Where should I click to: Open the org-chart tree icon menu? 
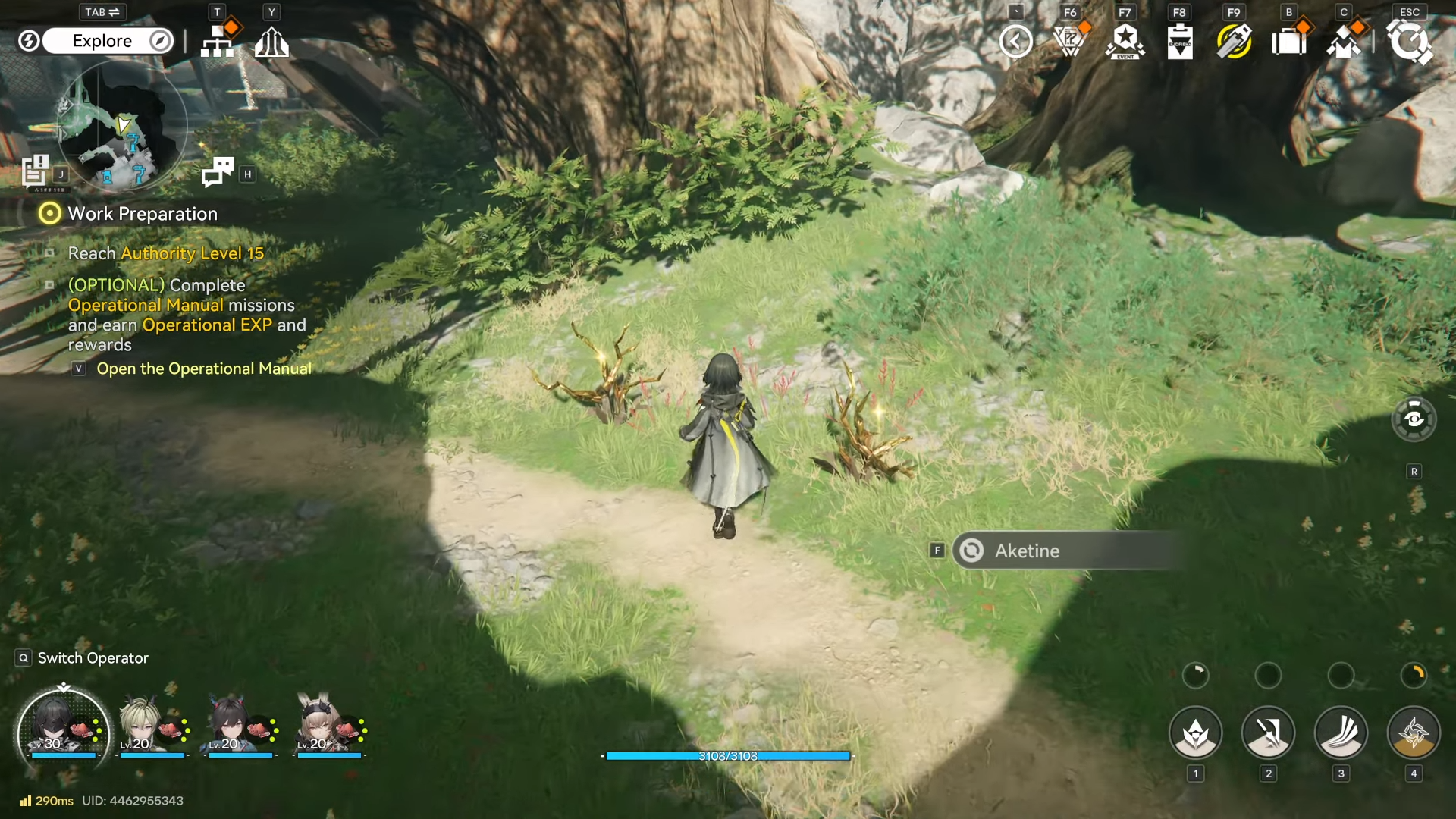[218, 41]
